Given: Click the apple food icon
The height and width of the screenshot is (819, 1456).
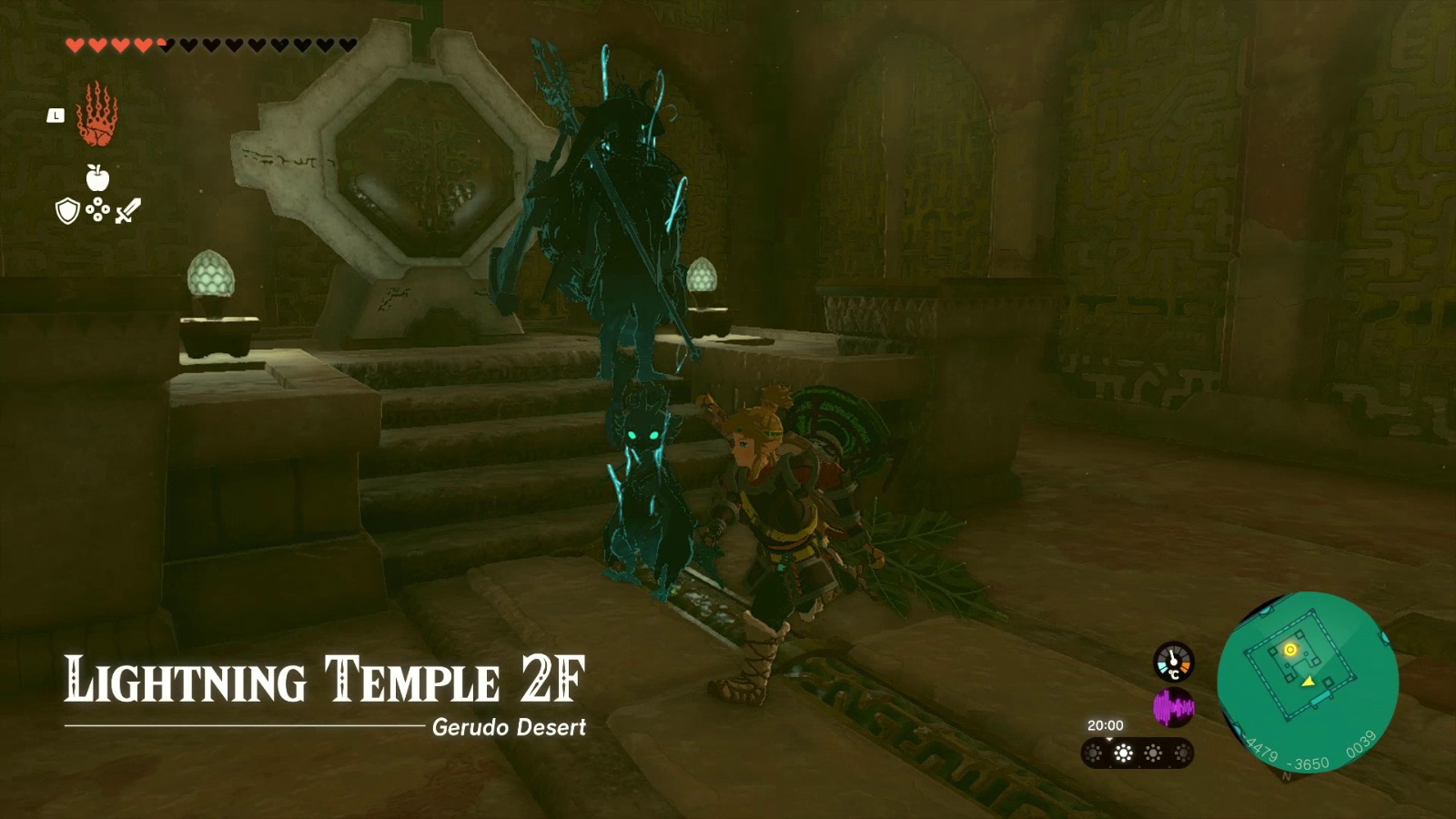Looking at the screenshot, I should 97,177.
